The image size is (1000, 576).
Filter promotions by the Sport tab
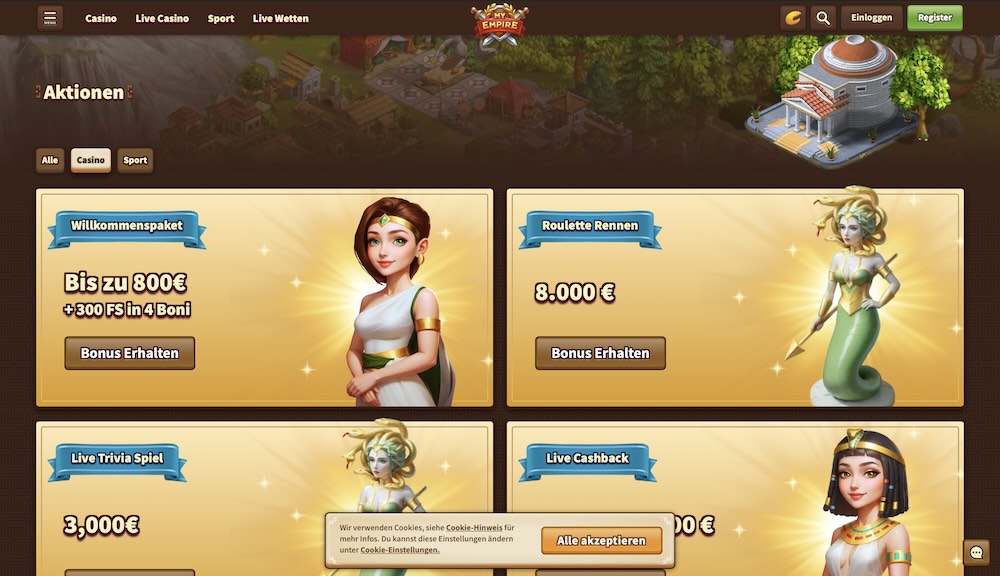[135, 160]
